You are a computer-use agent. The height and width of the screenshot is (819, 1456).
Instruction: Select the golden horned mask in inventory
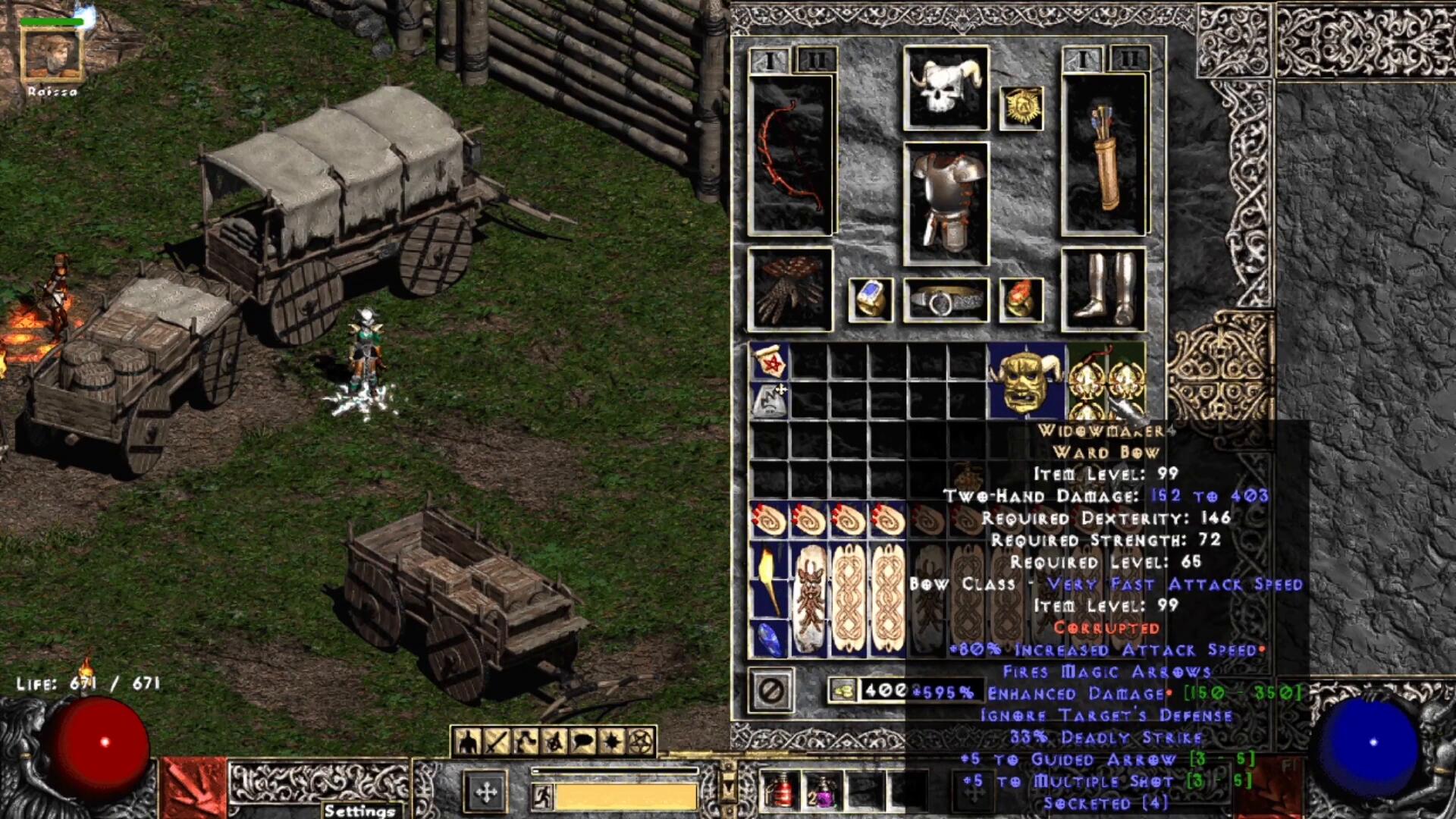click(x=1026, y=381)
